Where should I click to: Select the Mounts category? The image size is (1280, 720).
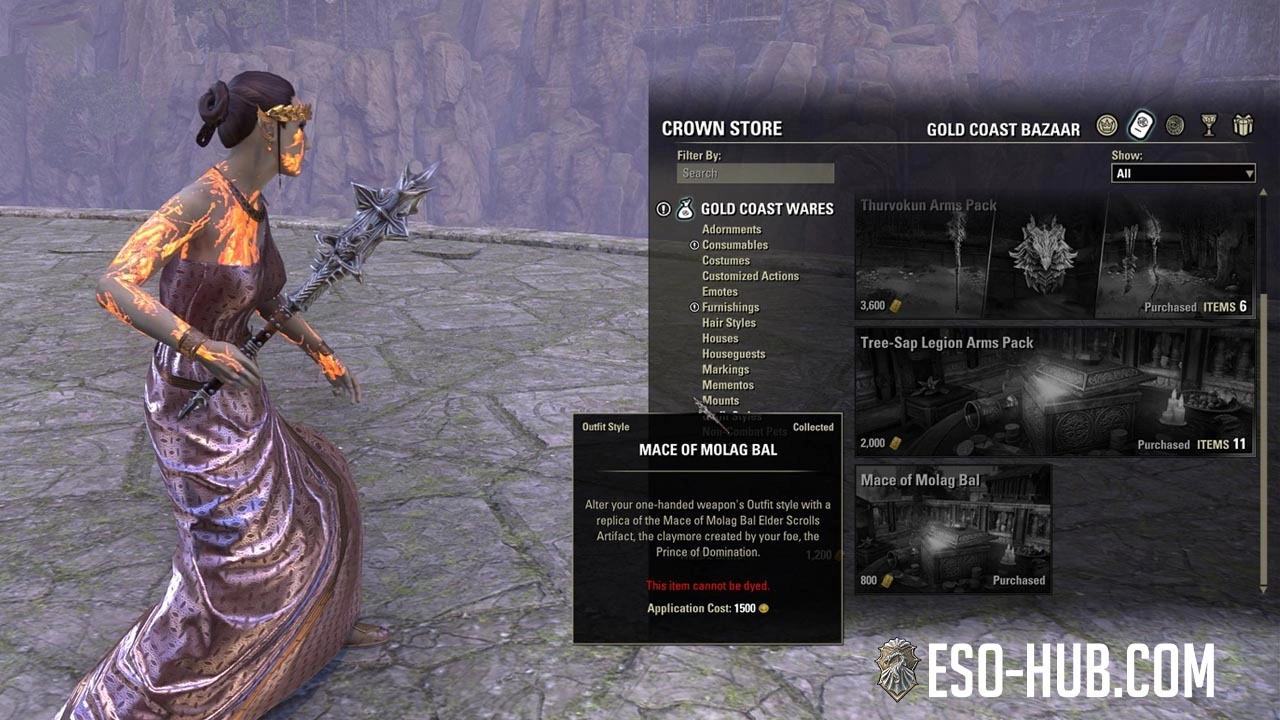[720, 401]
